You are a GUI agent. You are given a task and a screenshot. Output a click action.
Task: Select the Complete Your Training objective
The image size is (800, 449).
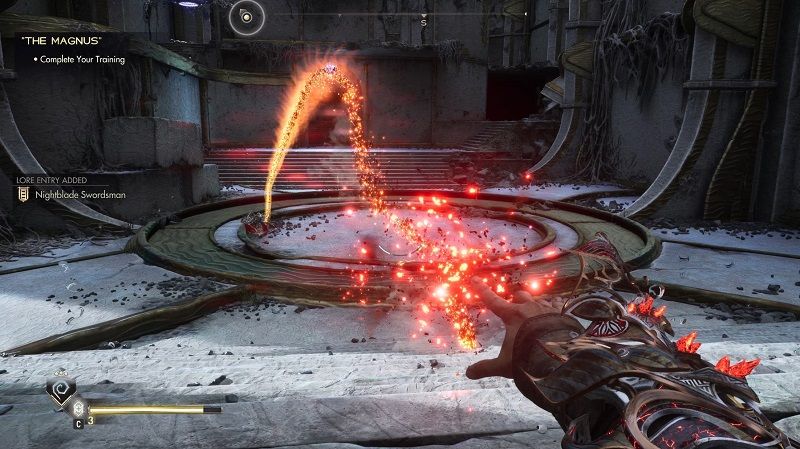point(82,60)
